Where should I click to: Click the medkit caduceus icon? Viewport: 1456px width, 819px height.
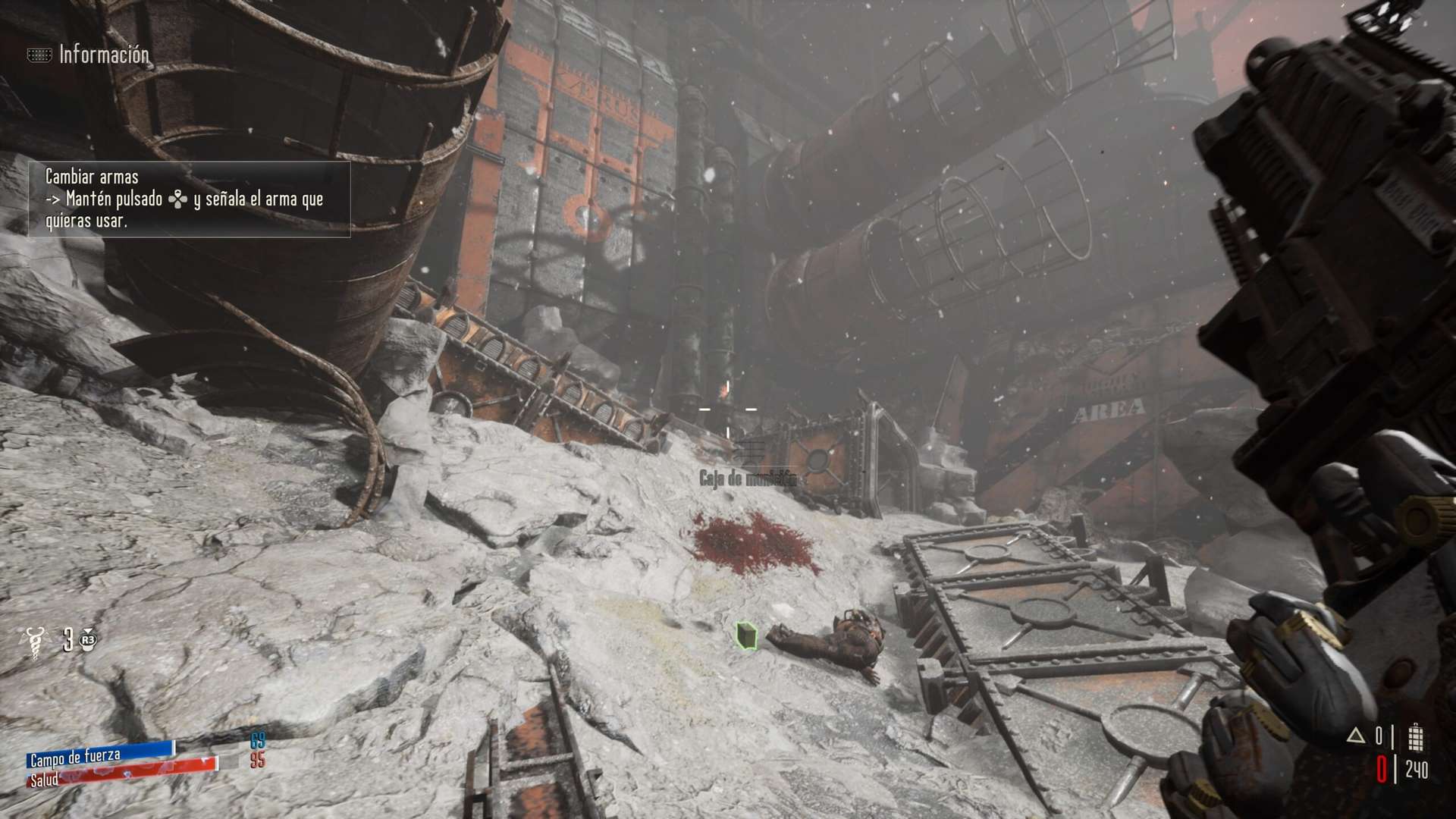(x=34, y=641)
